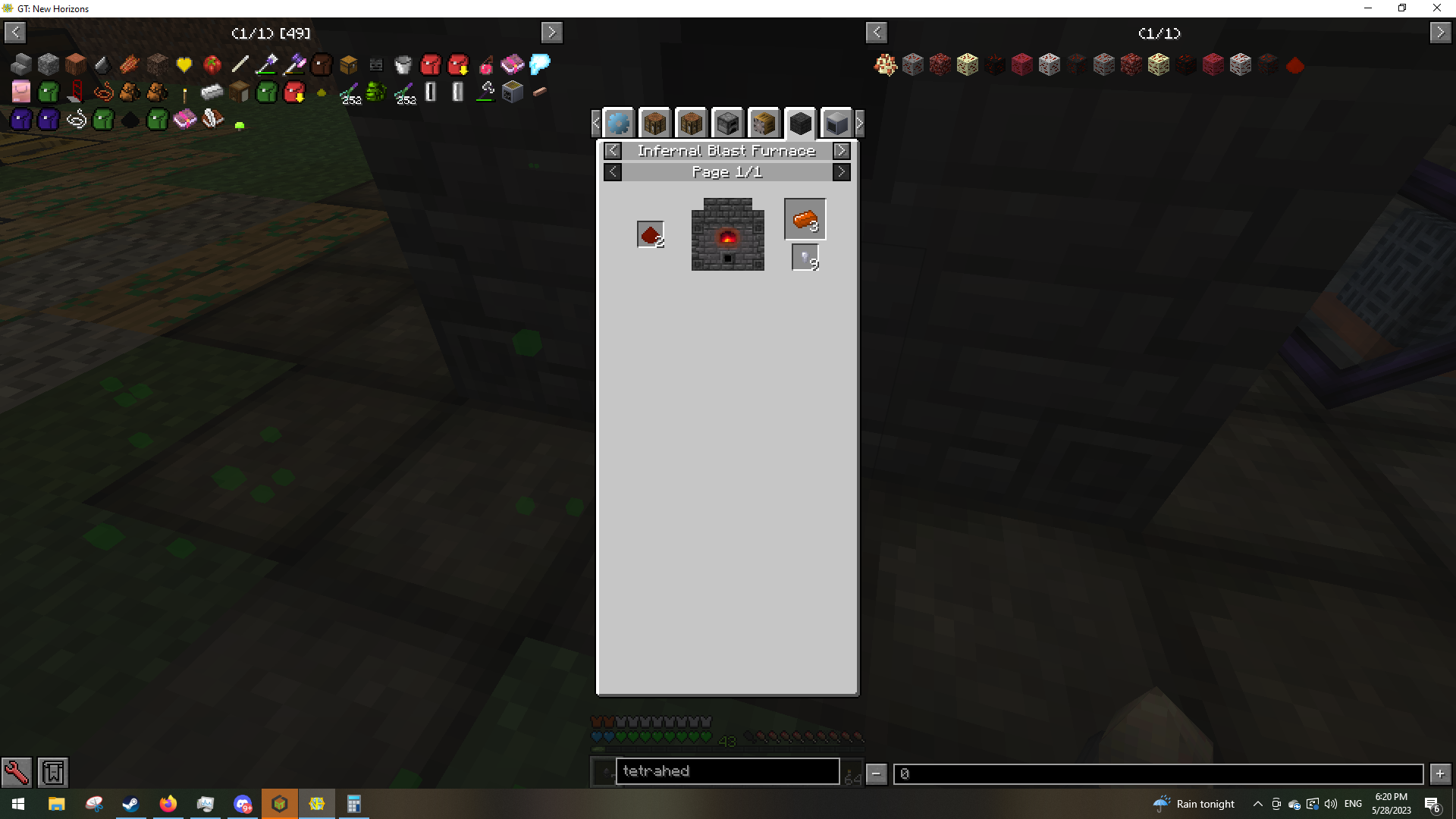1456x819 pixels.
Task: Click the previous arrow under Page 1/1
Action: click(x=613, y=171)
